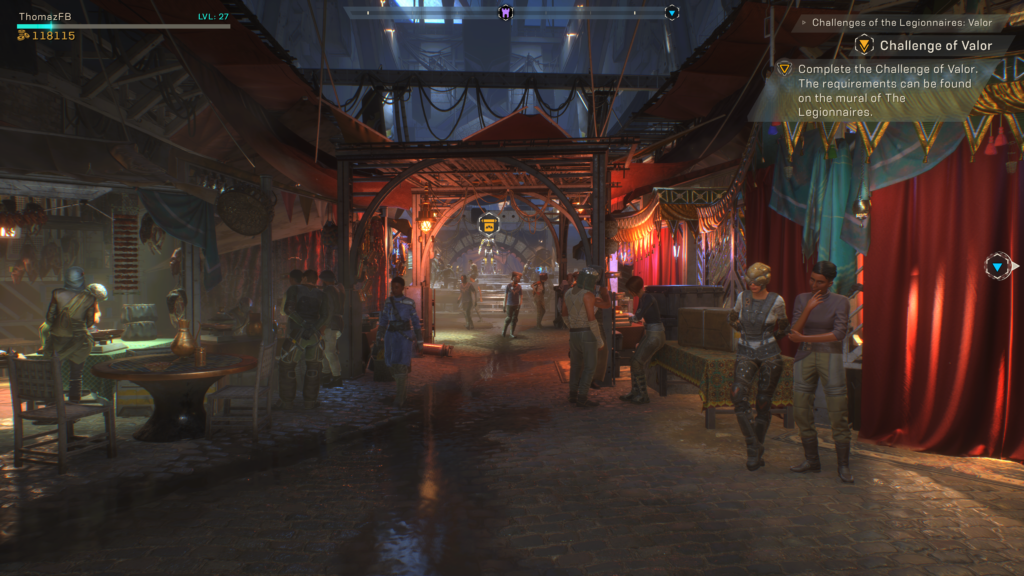Viewport: 1024px width, 576px height.
Task: Select the Challenges of the Legionnaires: Valor header
Action: click(901, 22)
